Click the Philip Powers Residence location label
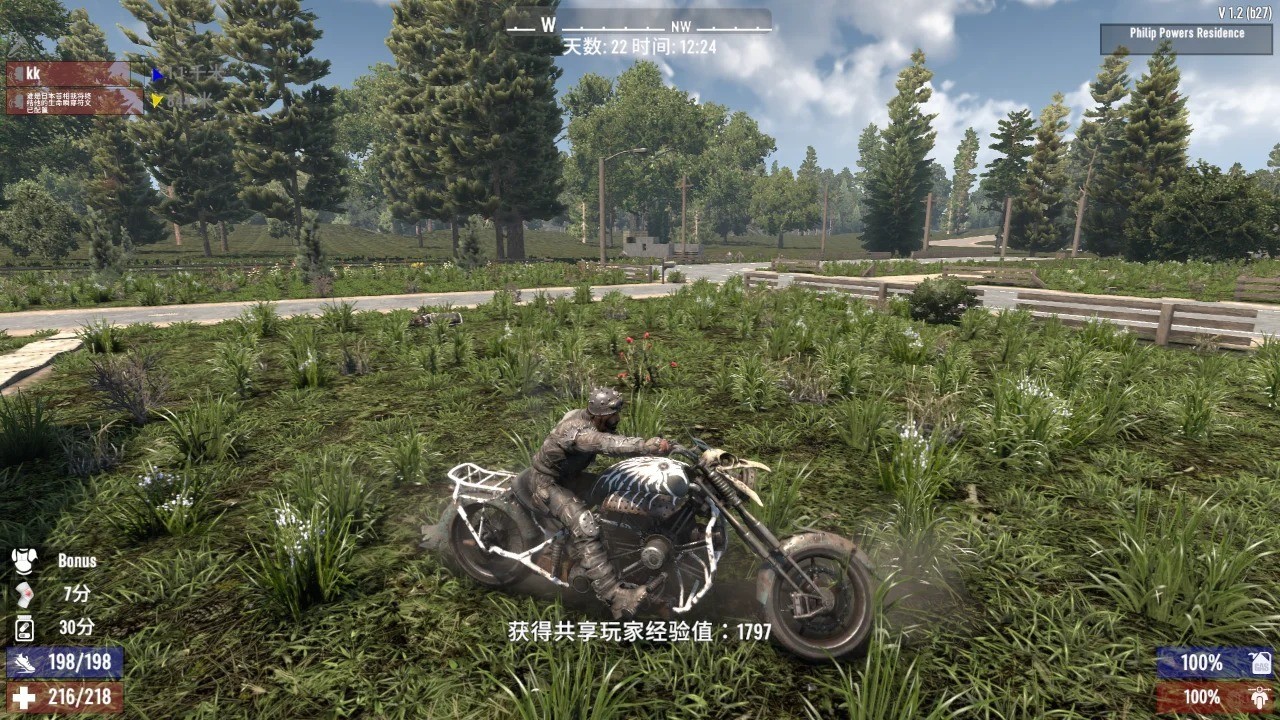1280x720 pixels. point(1187,34)
